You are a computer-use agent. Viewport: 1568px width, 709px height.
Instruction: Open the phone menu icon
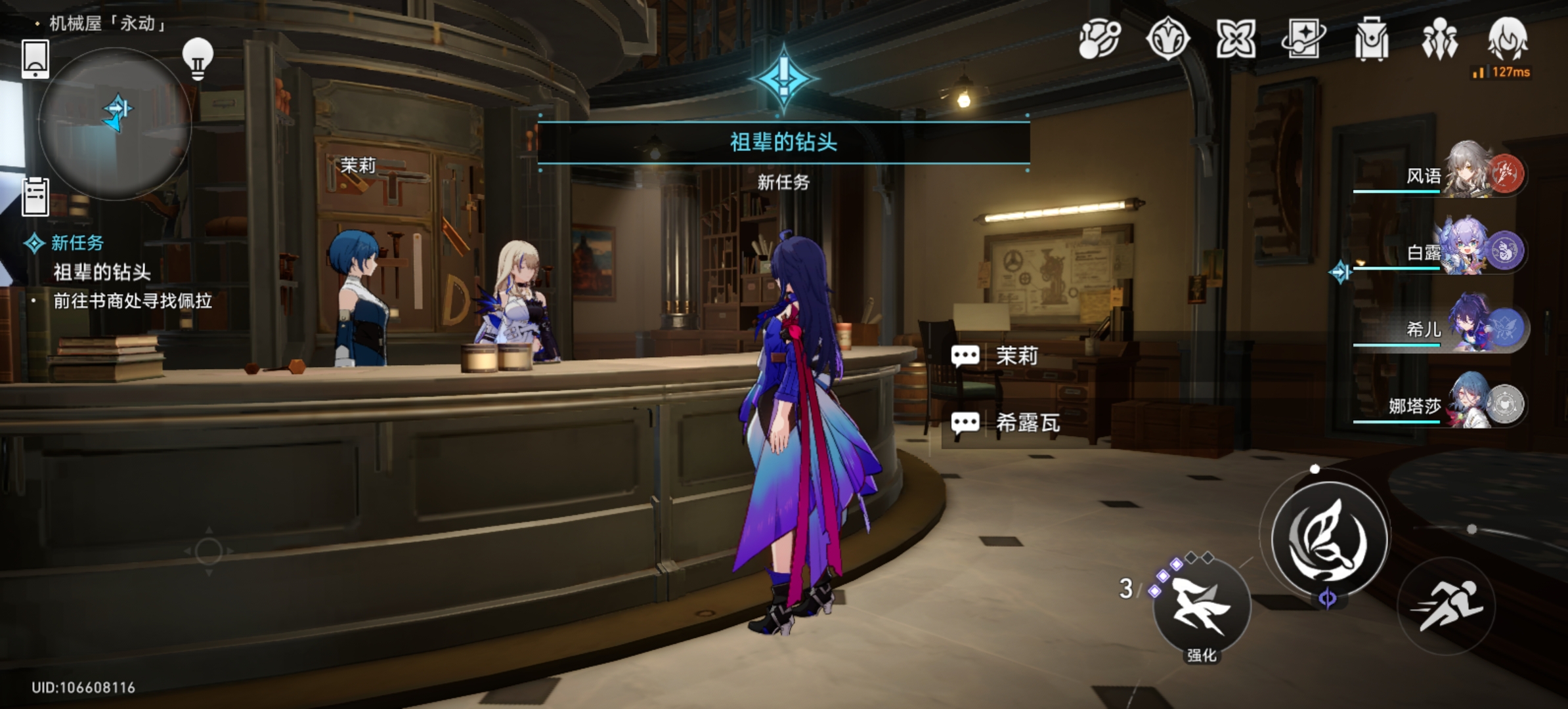[x=35, y=58]
